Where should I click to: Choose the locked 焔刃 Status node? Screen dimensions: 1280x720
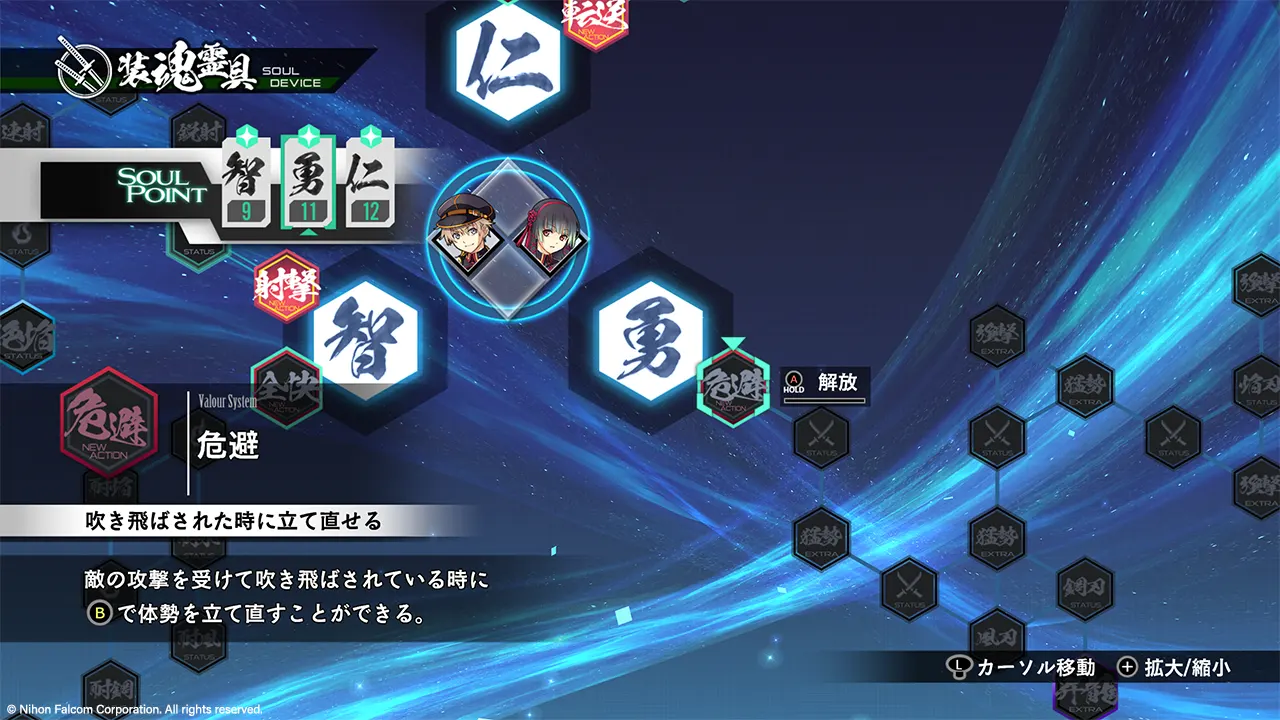1259,386
